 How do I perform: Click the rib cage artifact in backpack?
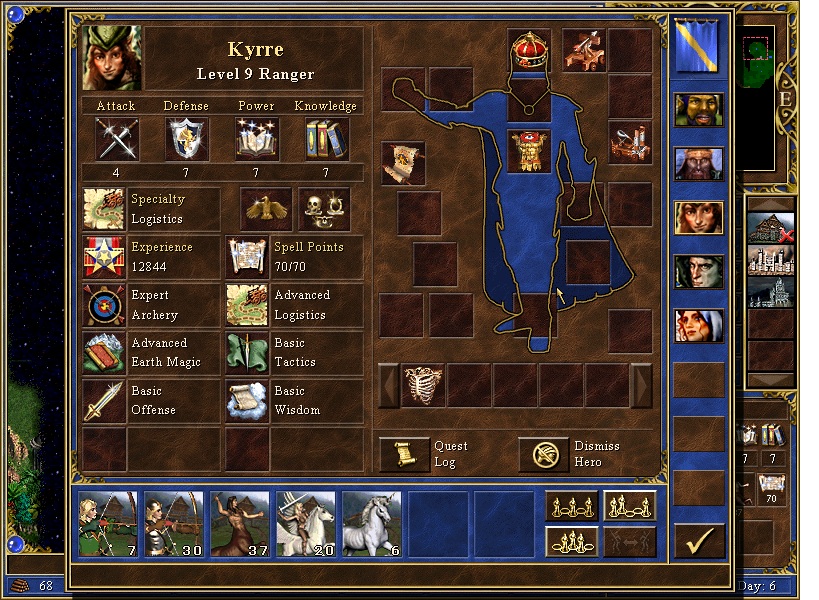pos(423,385)
